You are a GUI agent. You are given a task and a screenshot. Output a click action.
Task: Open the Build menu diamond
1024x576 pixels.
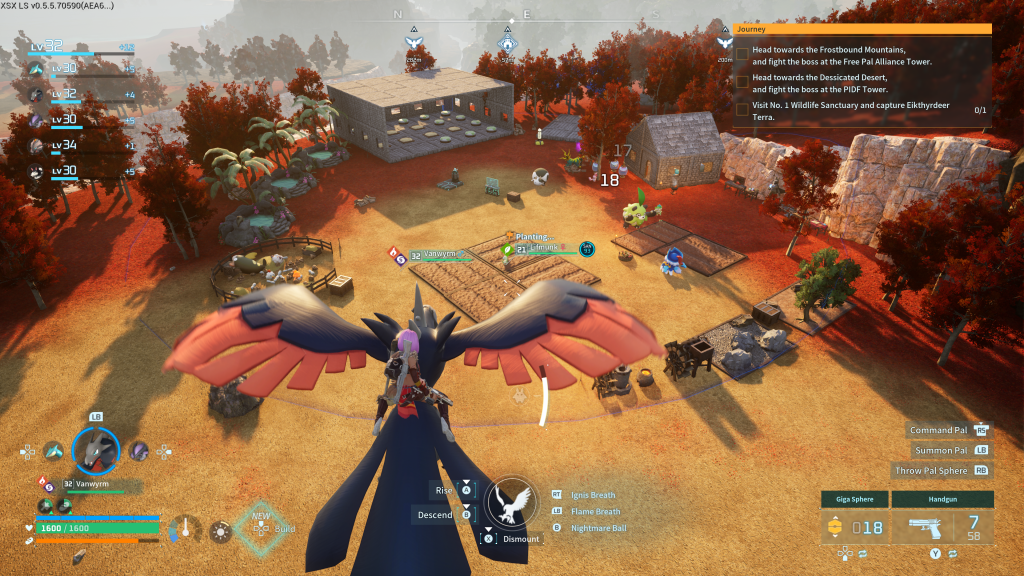(x=259, y=526)
